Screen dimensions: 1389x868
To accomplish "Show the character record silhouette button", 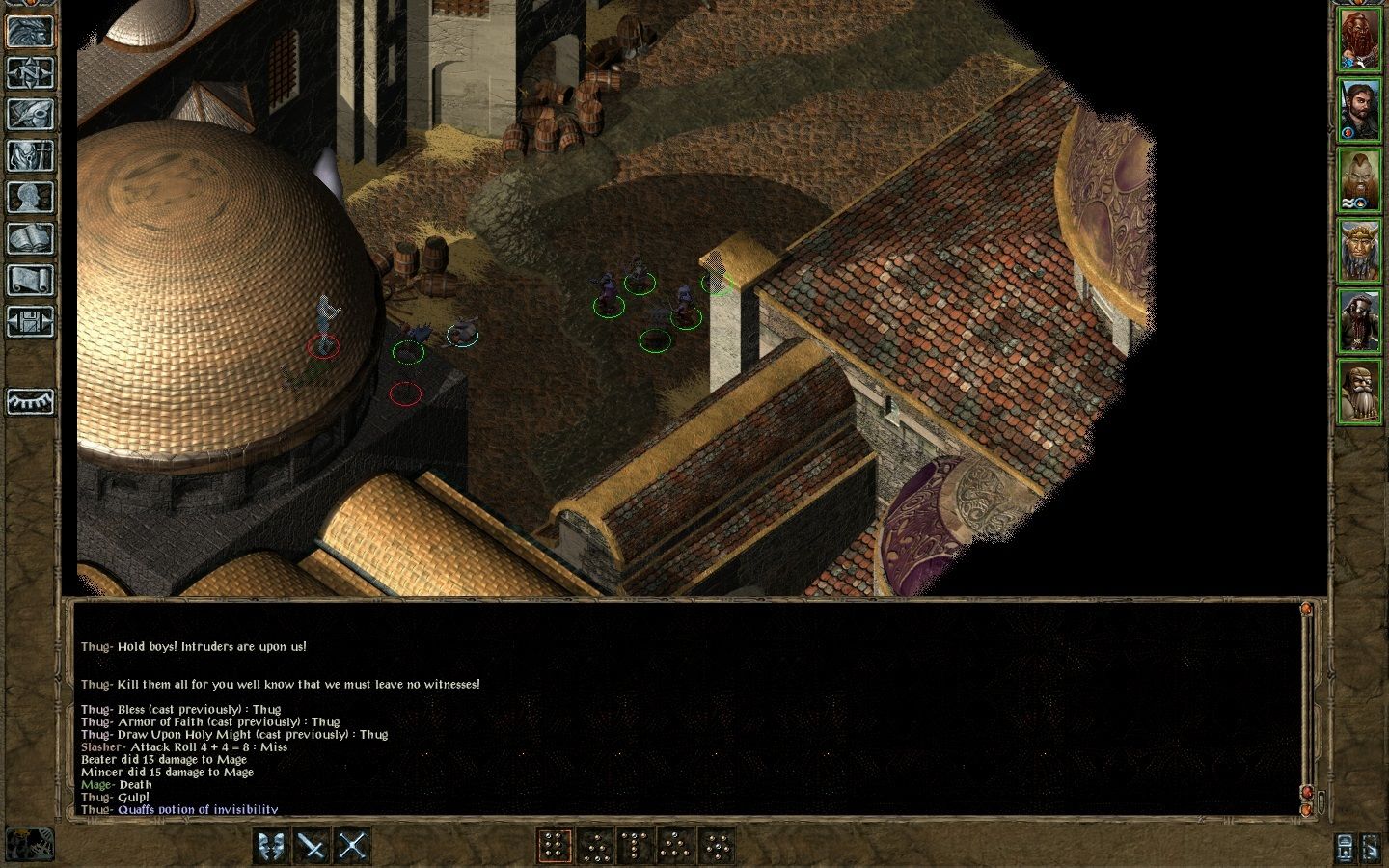I will tap(30, 197).
